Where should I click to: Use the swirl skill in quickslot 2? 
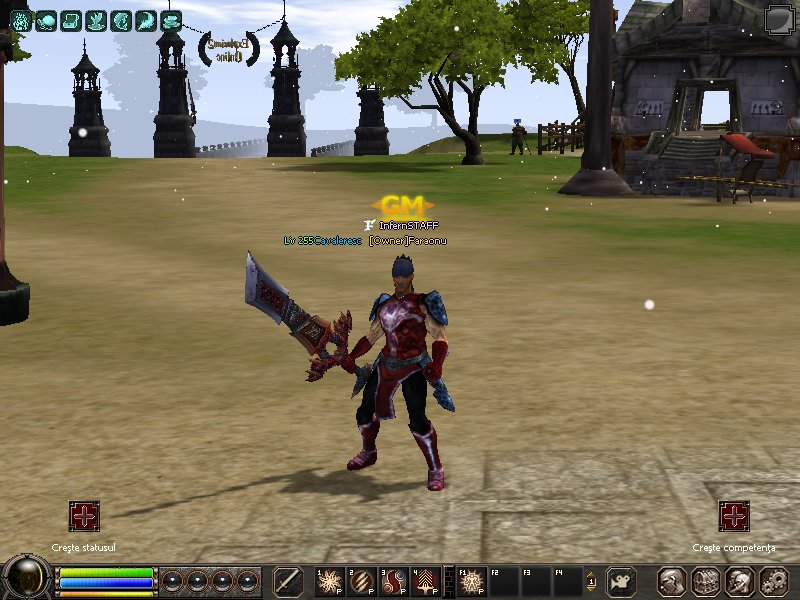(x=361, y=581)
